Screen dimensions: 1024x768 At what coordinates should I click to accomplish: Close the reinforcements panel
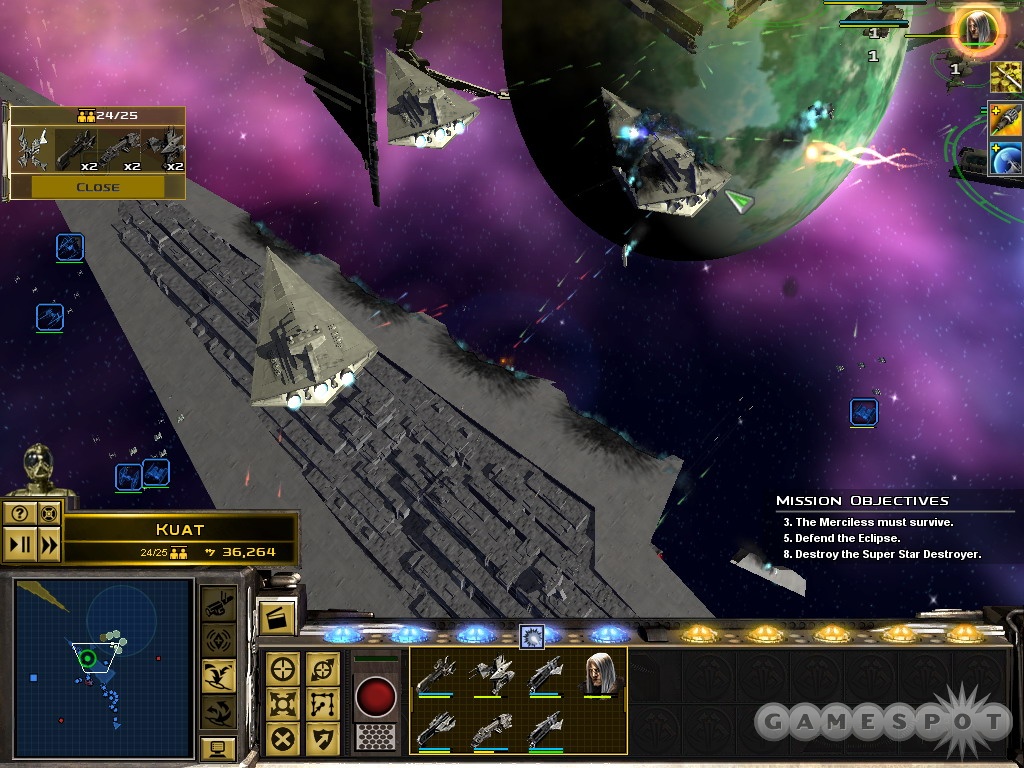[97, 187]
